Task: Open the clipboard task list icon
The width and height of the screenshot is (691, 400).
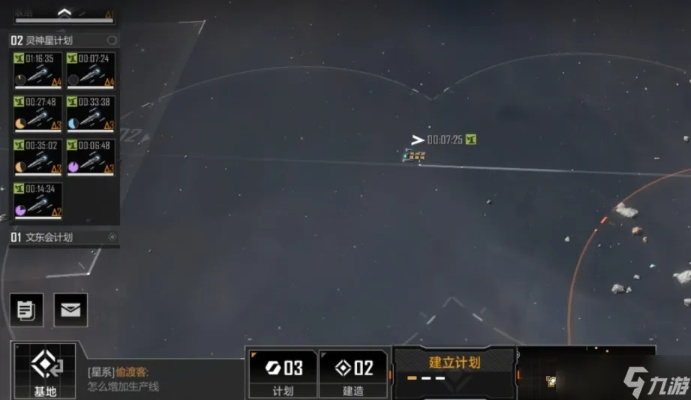Action: 26,309
